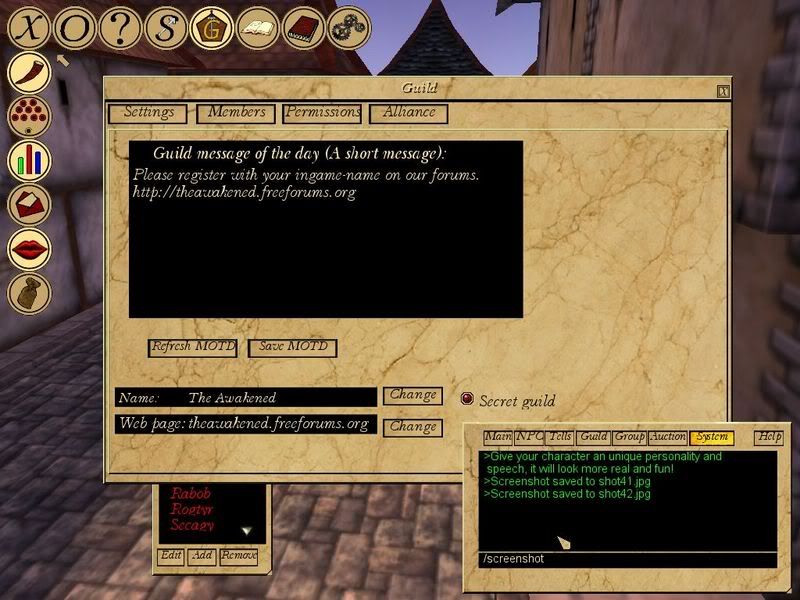Click the chat input field
The image size is (800, 600).
point(627,559)
